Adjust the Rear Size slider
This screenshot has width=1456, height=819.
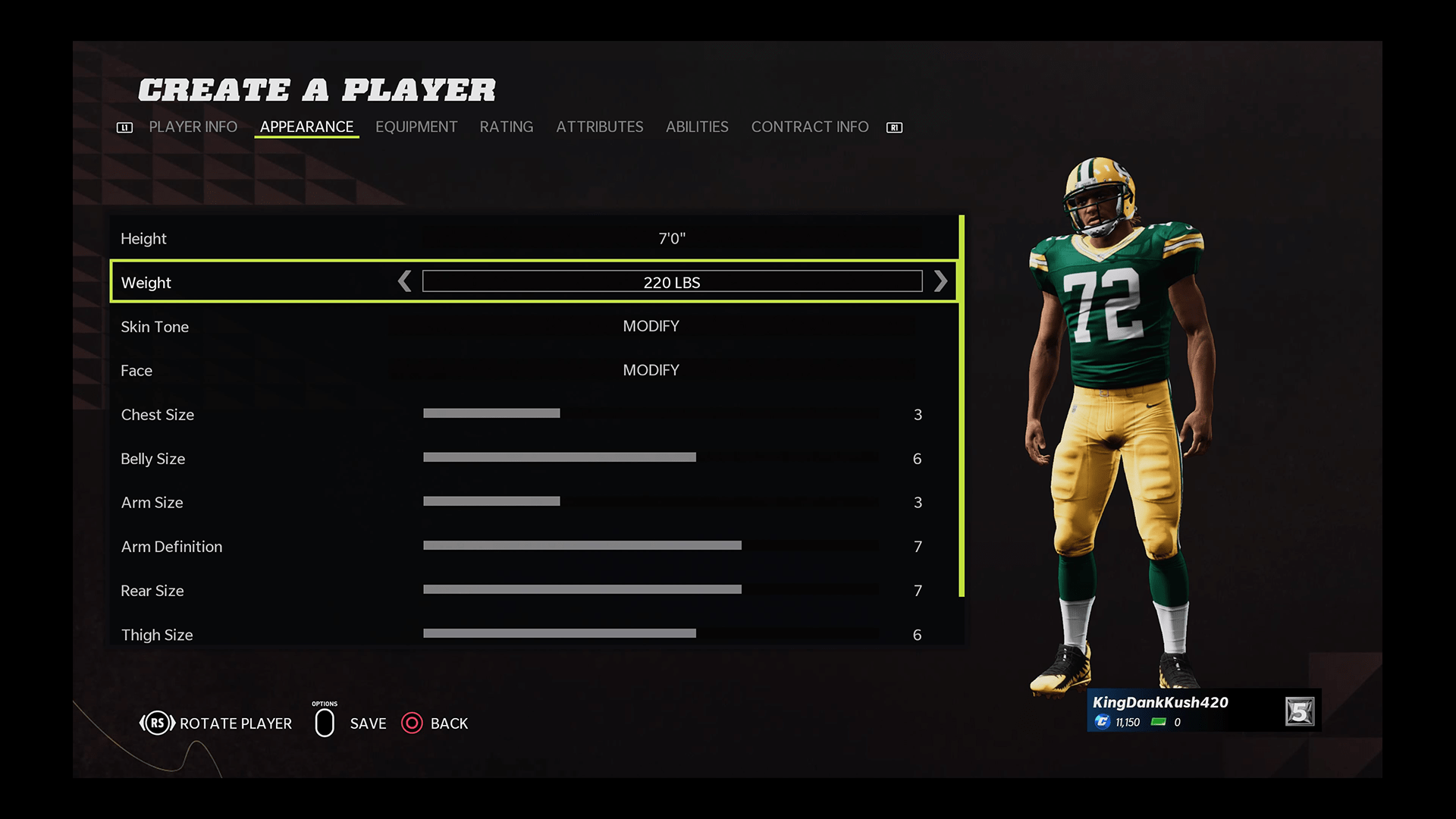(x=651, y=590)
